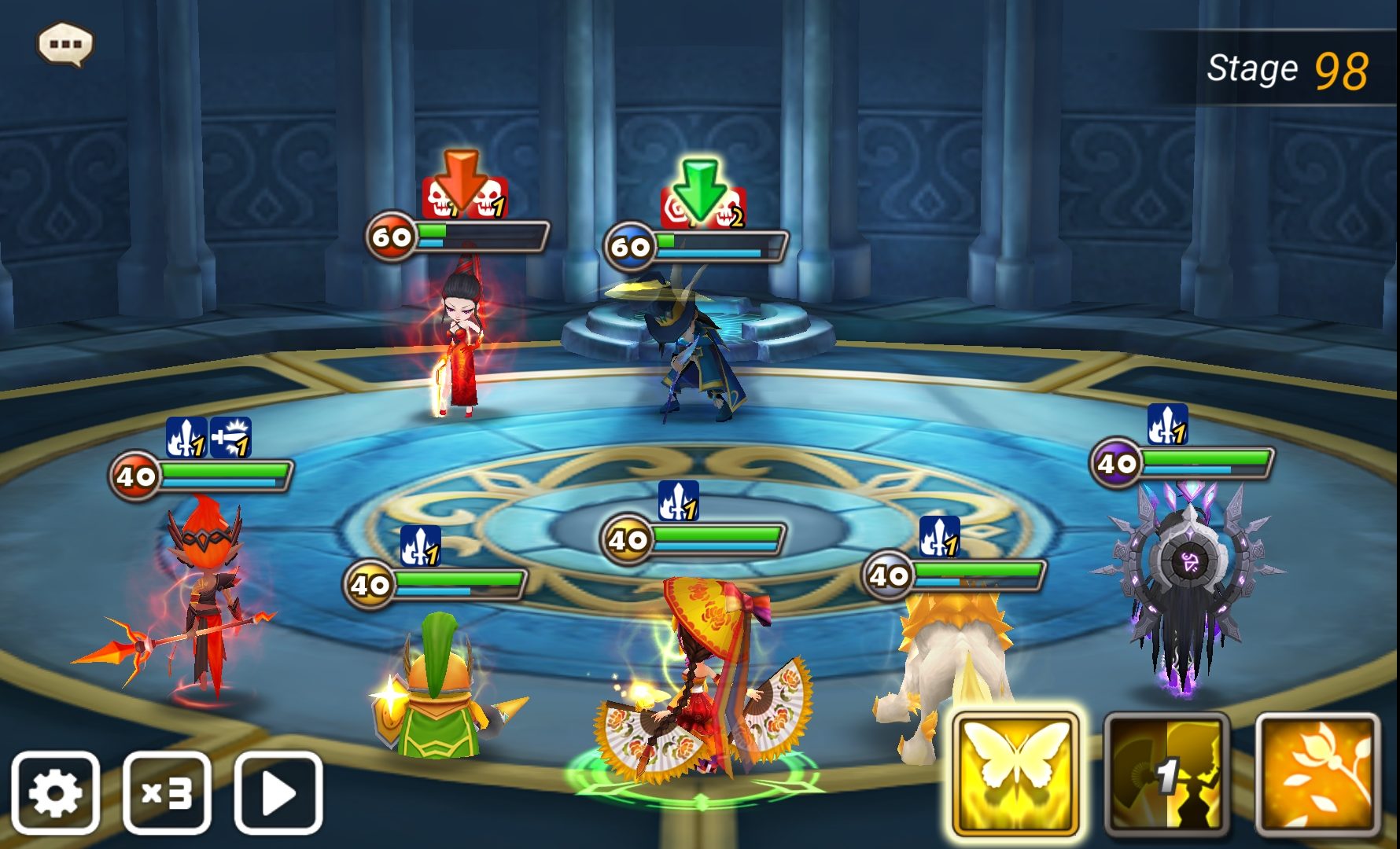
Task: Open the gear settings menu
Action: (x=55, y=793)
